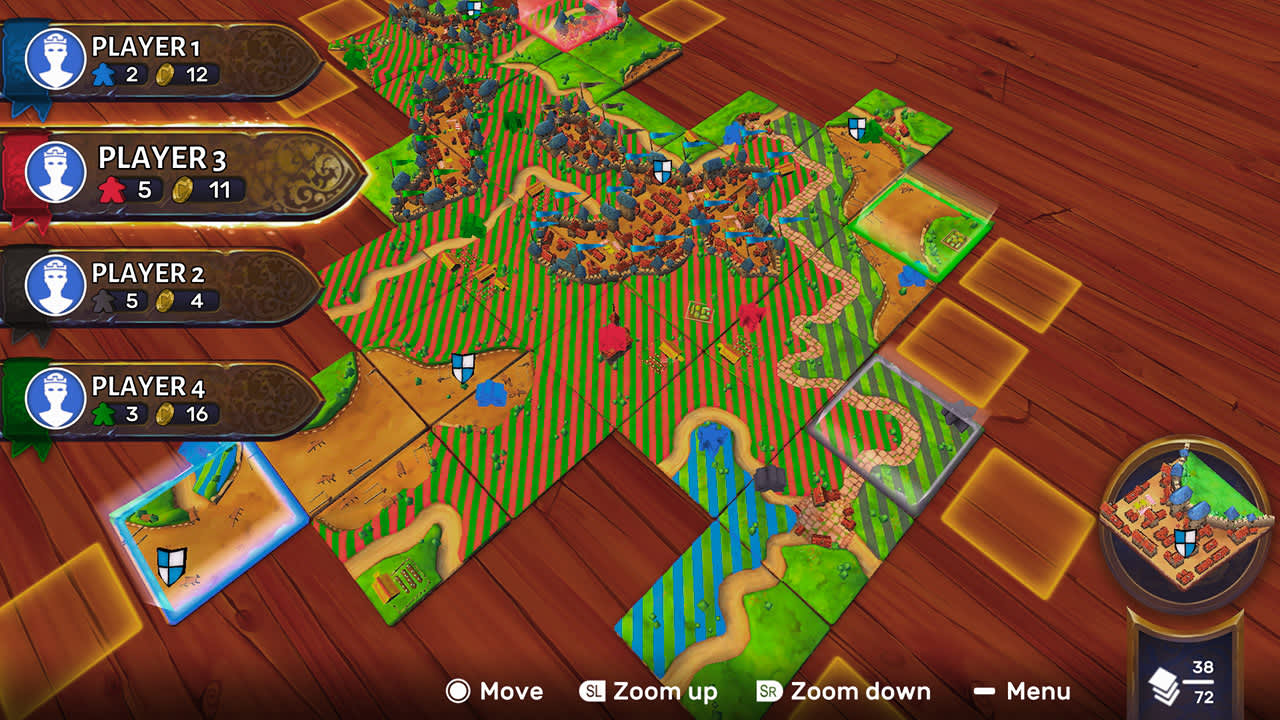Click the blue meeple icon beside Player 1
The image size is (1280, 720).
[103, 72]
